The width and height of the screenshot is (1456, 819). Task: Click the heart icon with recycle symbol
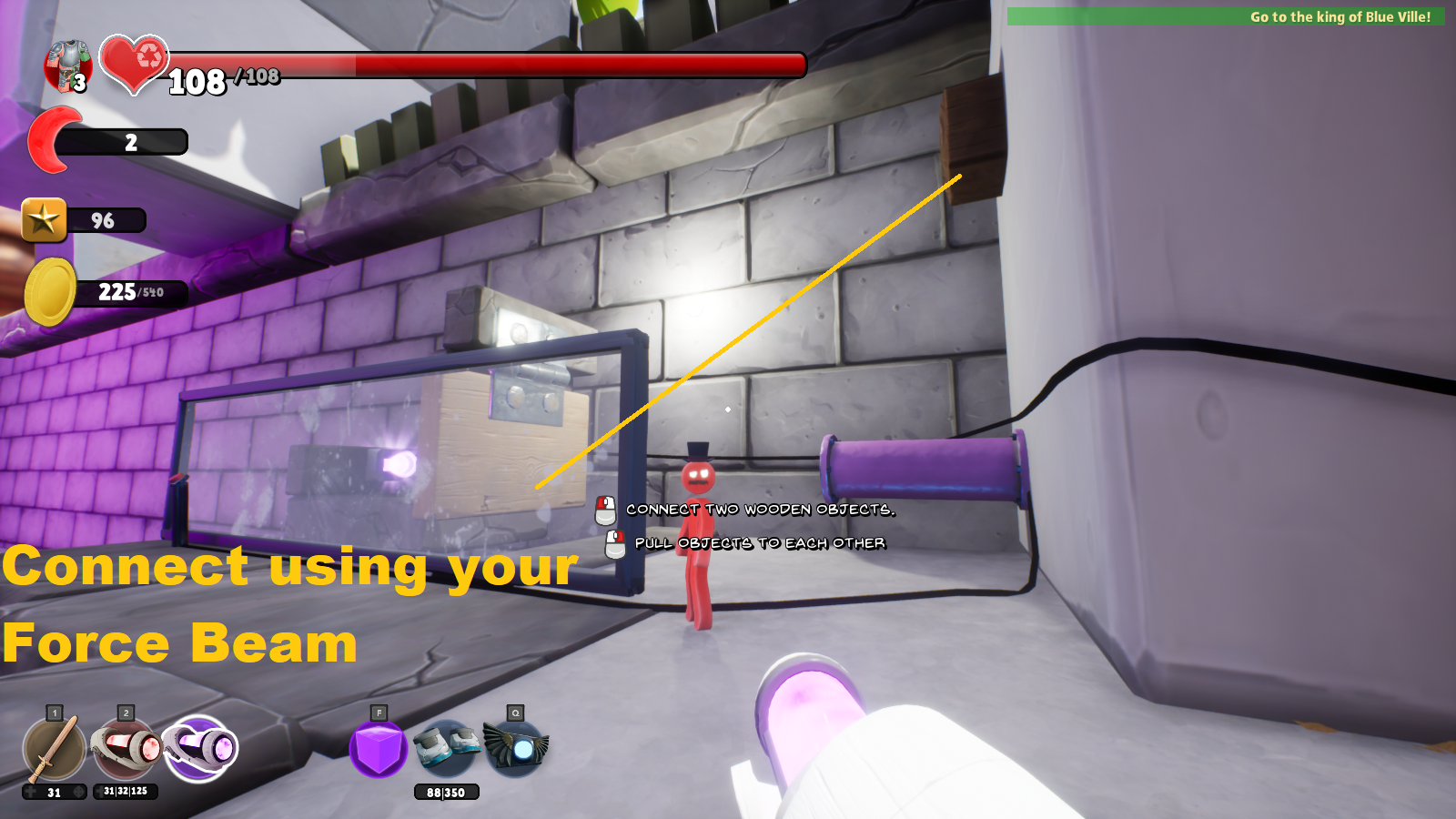(x=134, y=64)
